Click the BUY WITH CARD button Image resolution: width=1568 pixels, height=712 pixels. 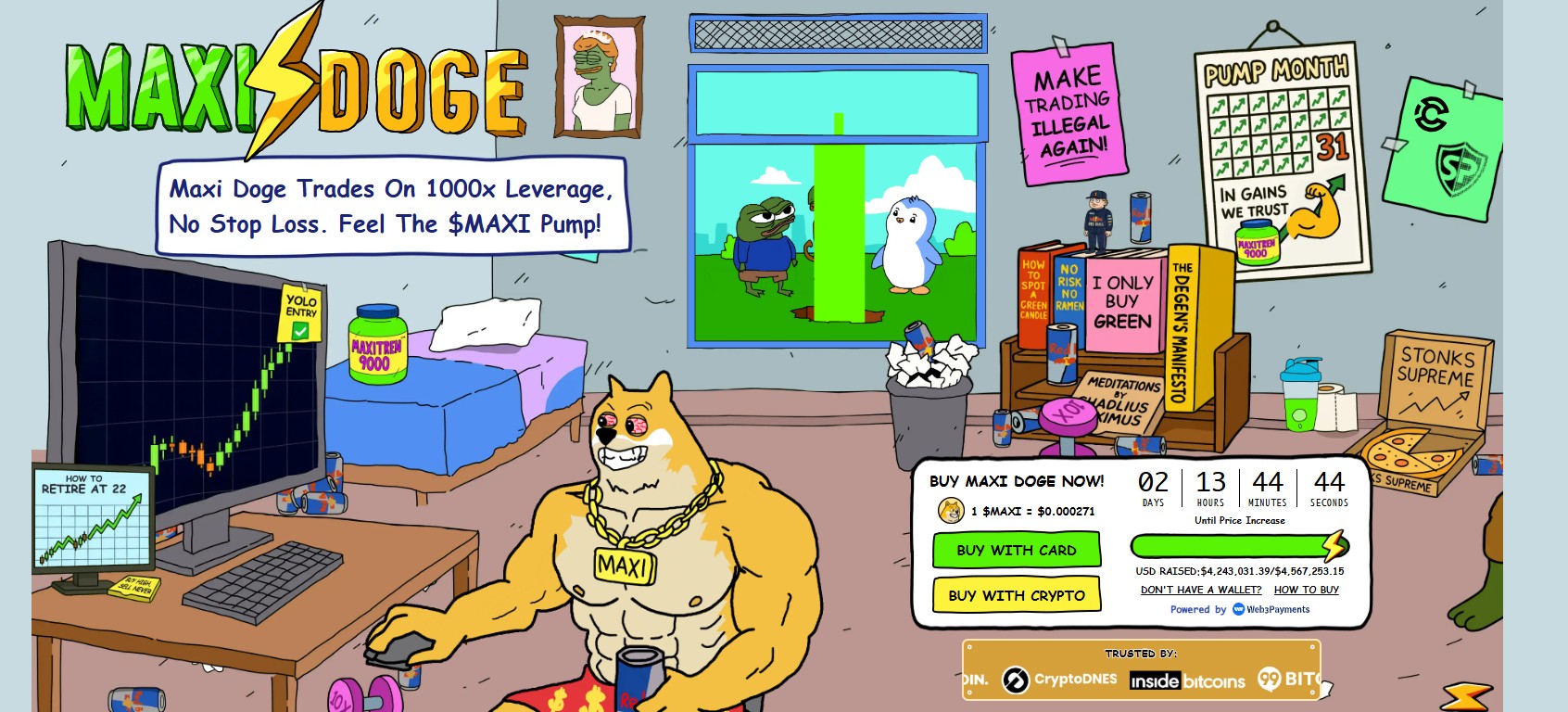click(x=1017, y=550)
